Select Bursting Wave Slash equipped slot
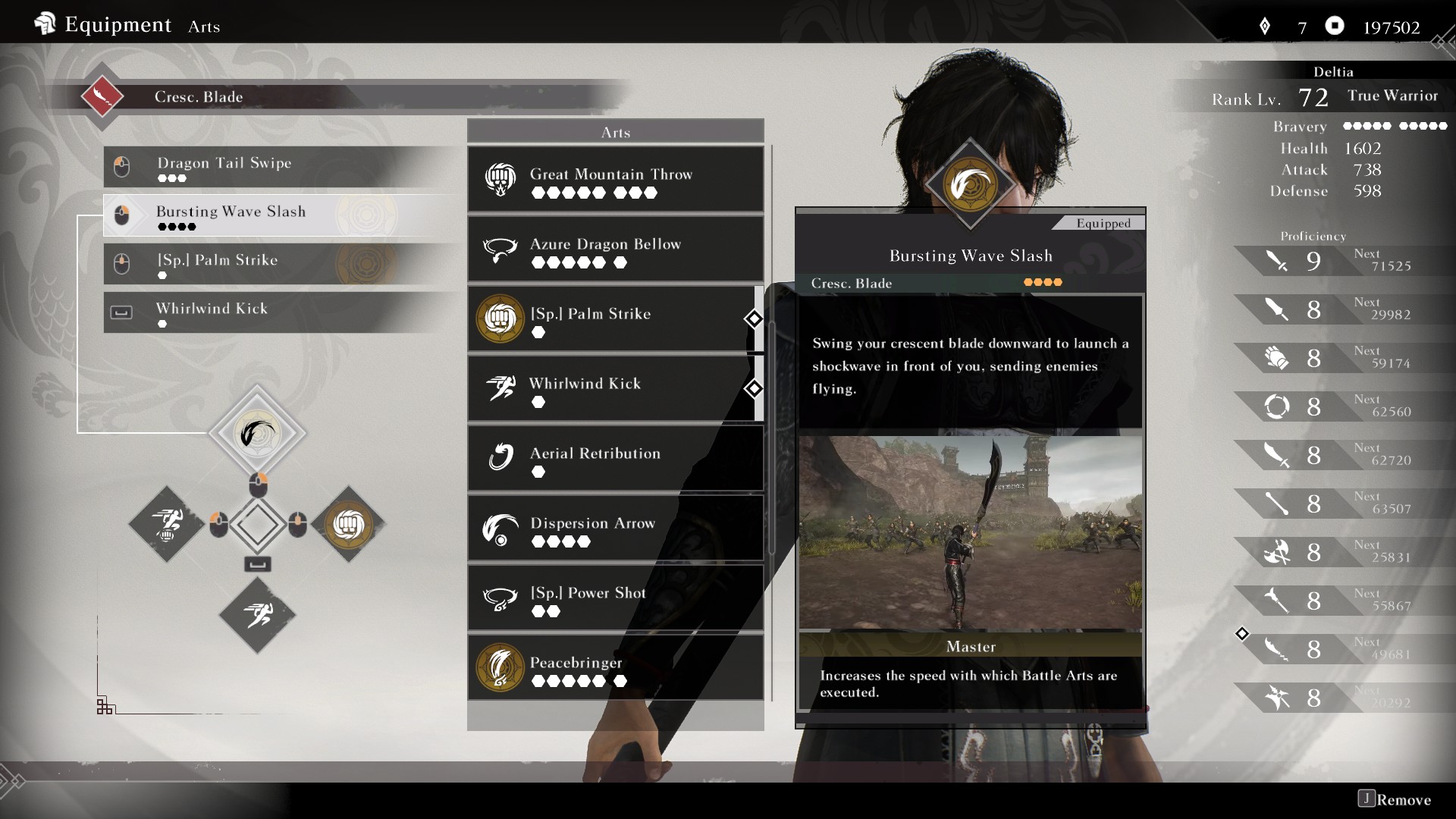The height and width of the screenshot is (819, 1456). click(281, 215)
